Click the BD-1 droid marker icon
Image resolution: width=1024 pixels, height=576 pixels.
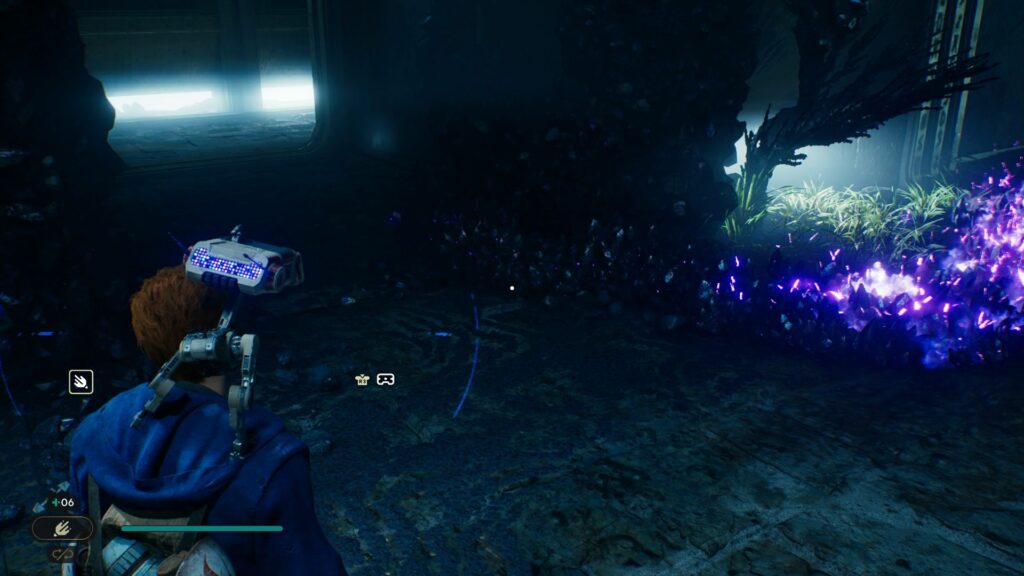click(x=362, y=379)
